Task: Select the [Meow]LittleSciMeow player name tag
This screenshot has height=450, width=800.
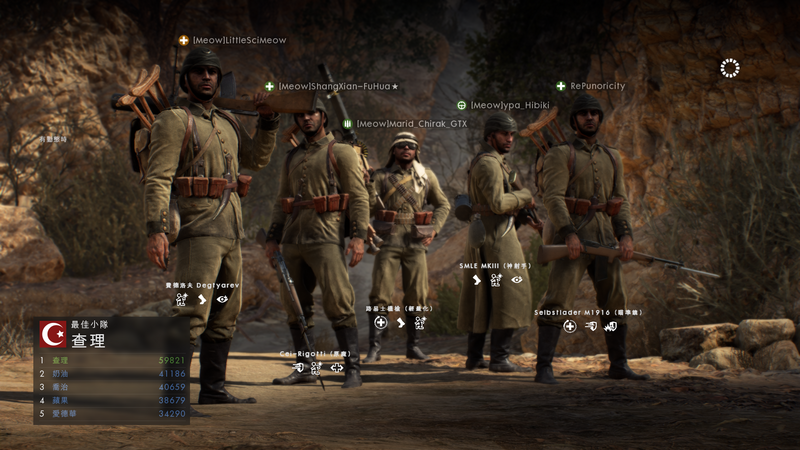Action: tap(238, 41)
